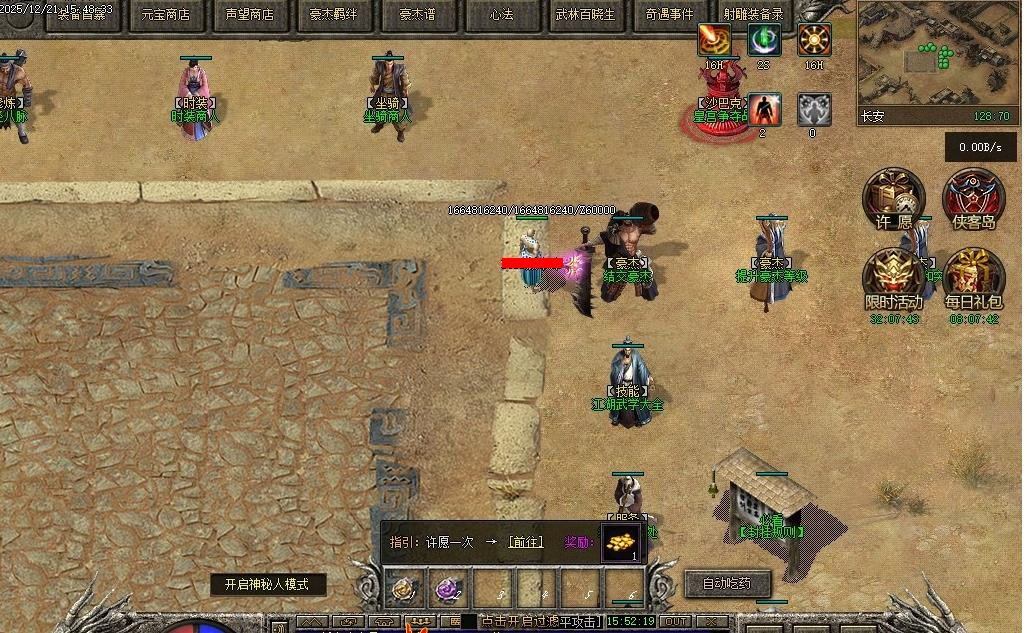Select the gold ingot reward icon

point(620,542)
